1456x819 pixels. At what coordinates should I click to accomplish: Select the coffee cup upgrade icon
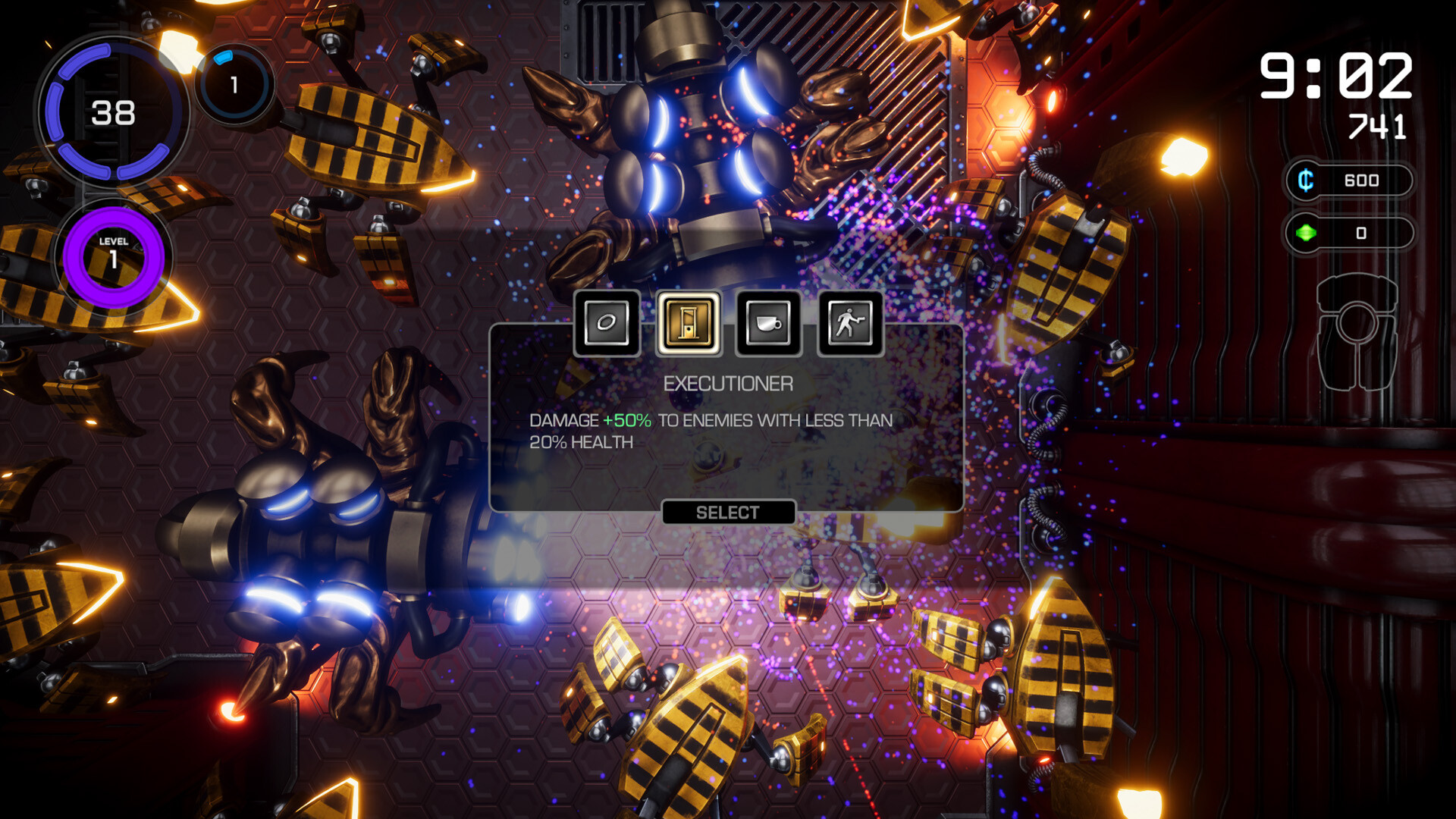coord(768,323)
